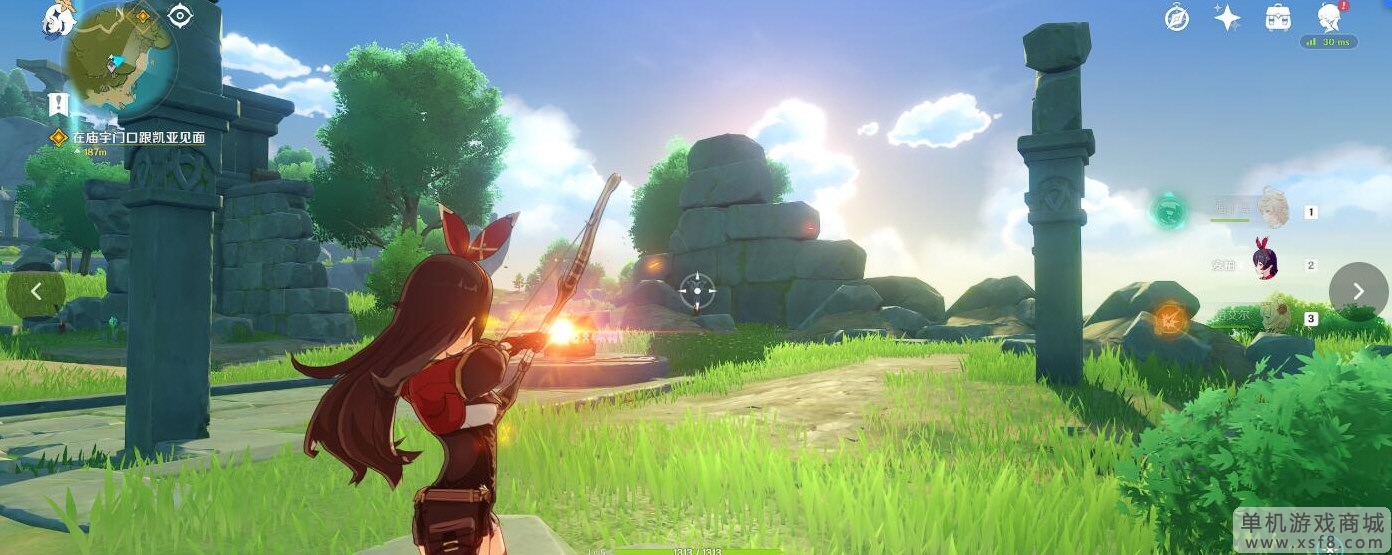Select Amber in party slot 2

tap(1268, 263)
